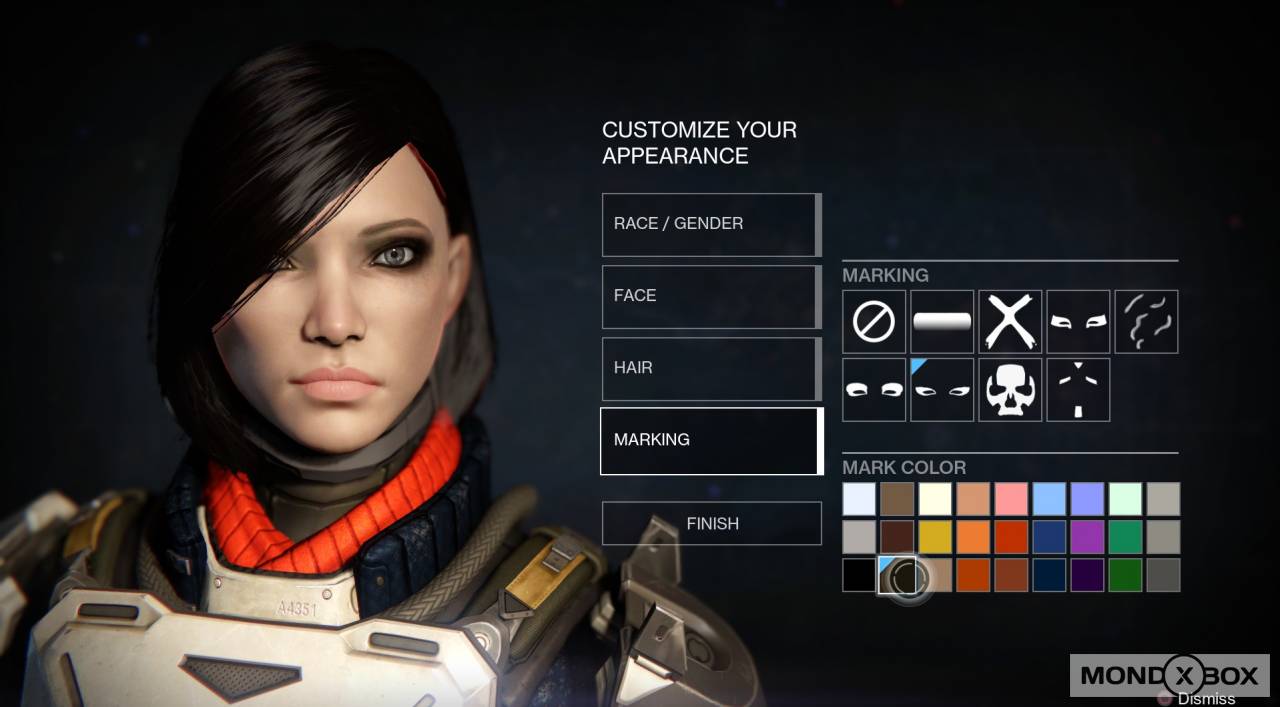This screenshot has width=1280, height=707.
Task: Apply the crossed X marking
Action: point(1010,322)
